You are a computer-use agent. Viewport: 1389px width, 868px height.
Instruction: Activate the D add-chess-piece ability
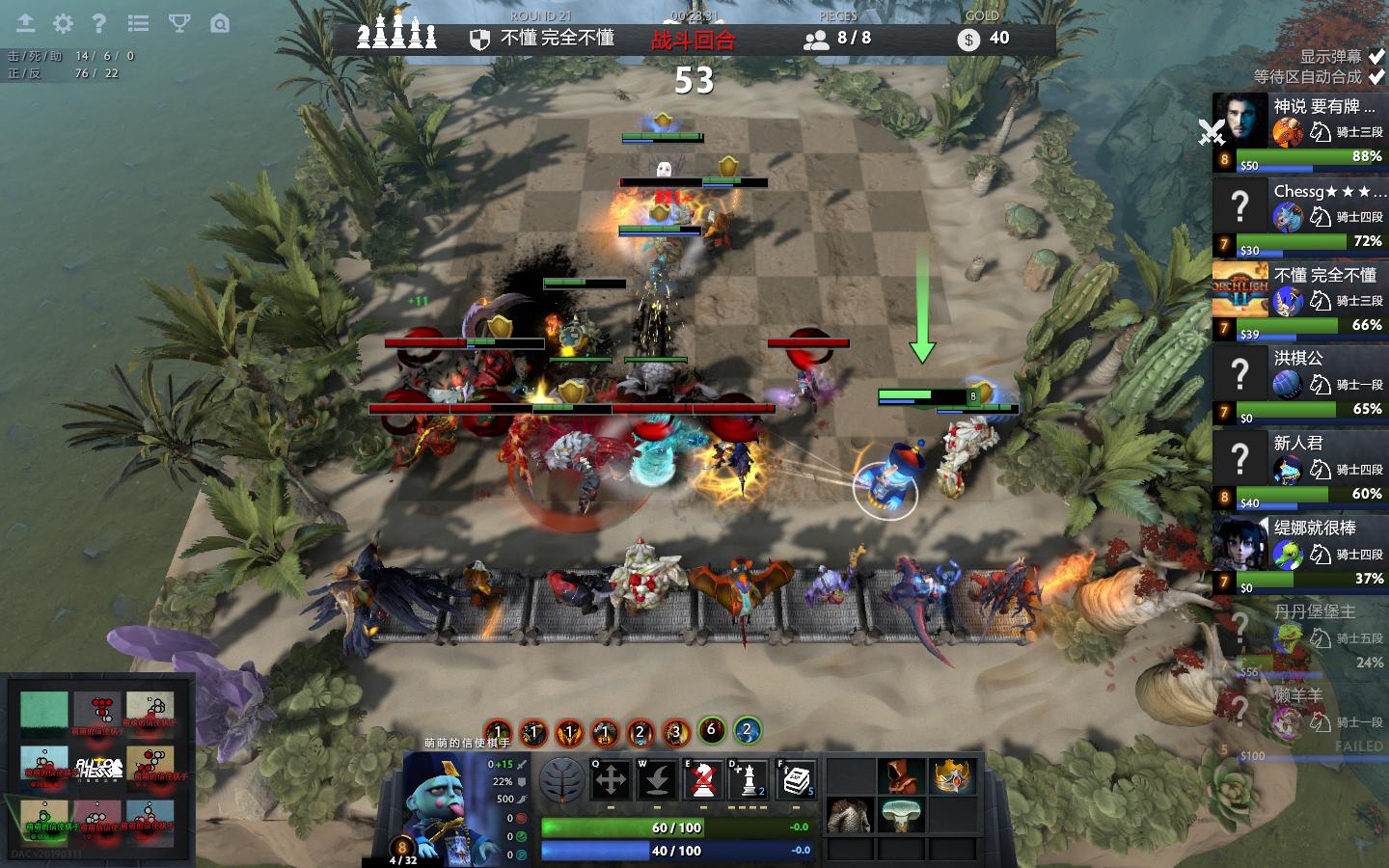[749, 779]
